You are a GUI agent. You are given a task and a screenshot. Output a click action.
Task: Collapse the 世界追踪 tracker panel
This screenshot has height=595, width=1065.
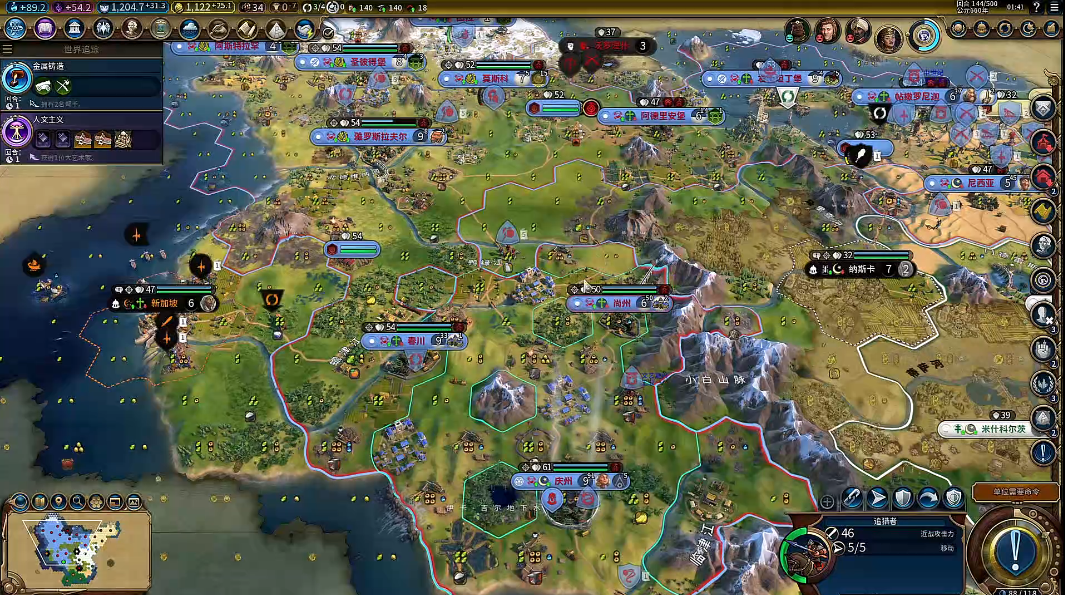(x=8, y=48)
